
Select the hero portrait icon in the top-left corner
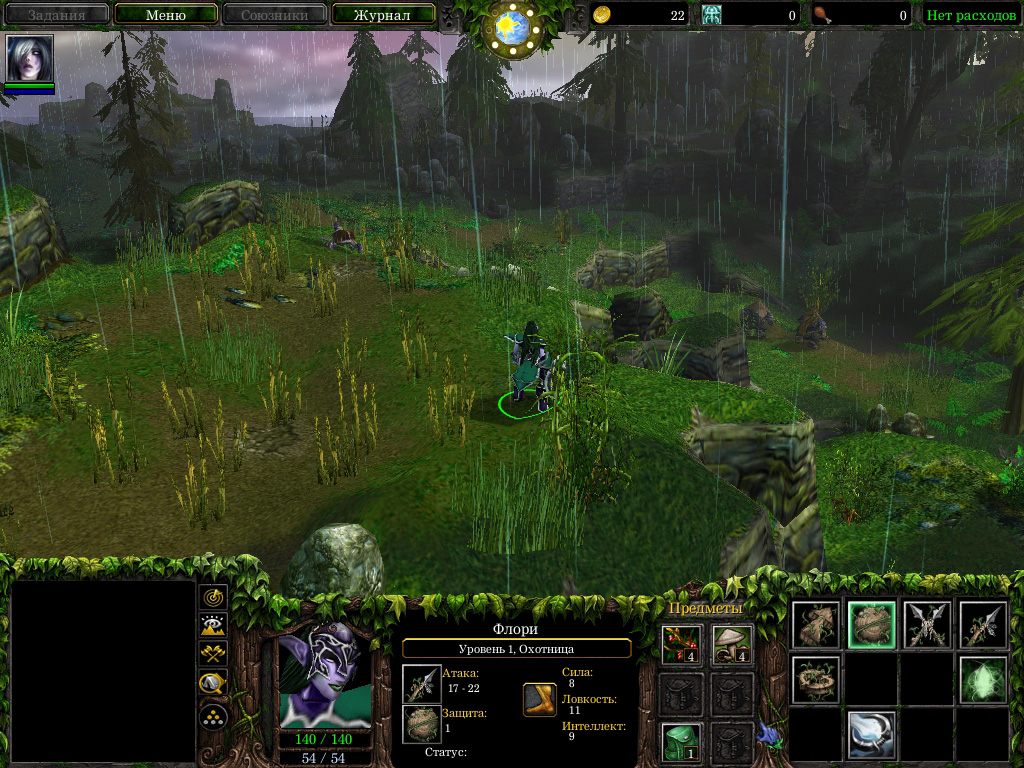(29, 59)
